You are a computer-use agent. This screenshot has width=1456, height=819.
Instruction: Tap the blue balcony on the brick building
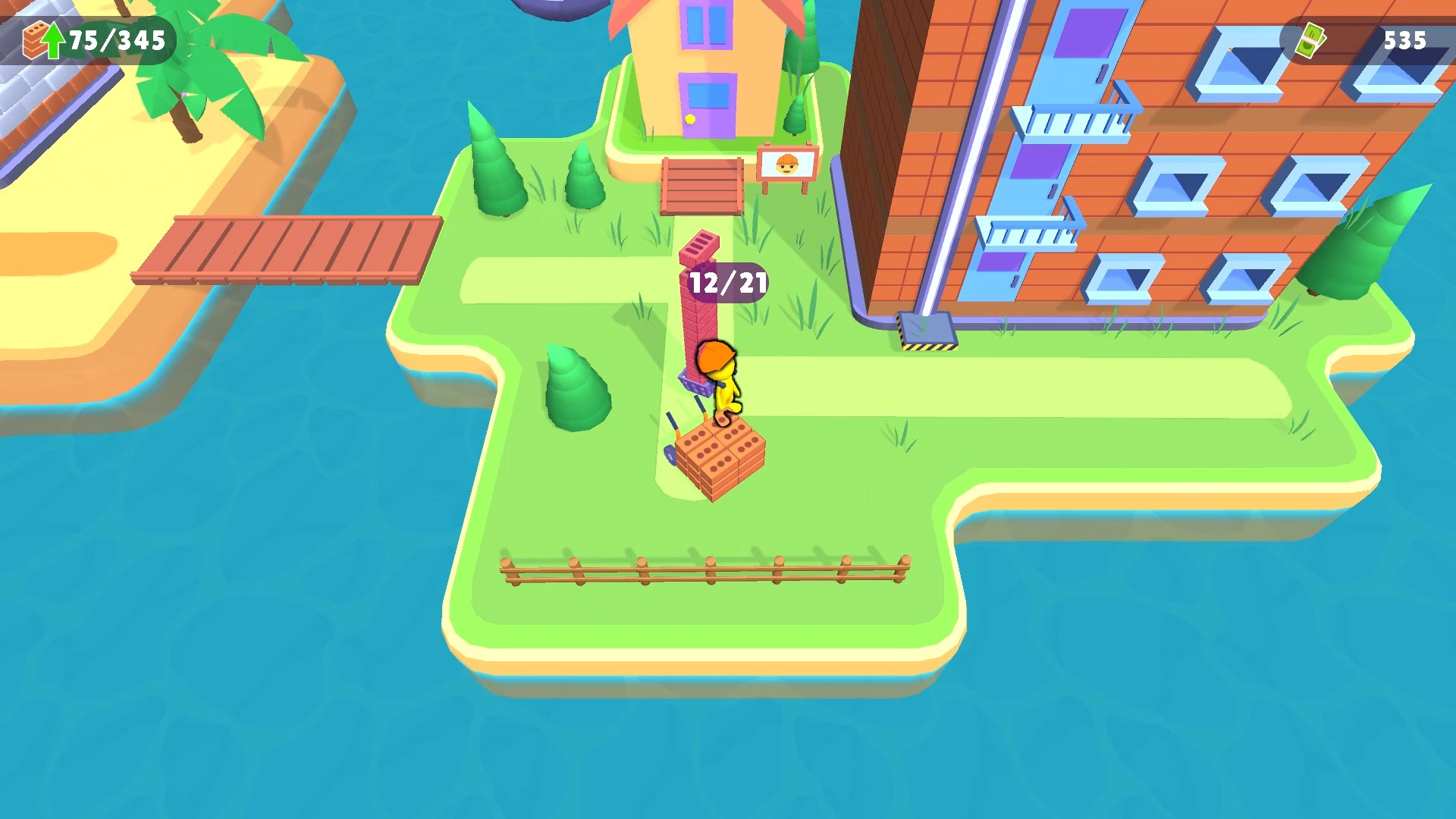[x=1069, y=121]
